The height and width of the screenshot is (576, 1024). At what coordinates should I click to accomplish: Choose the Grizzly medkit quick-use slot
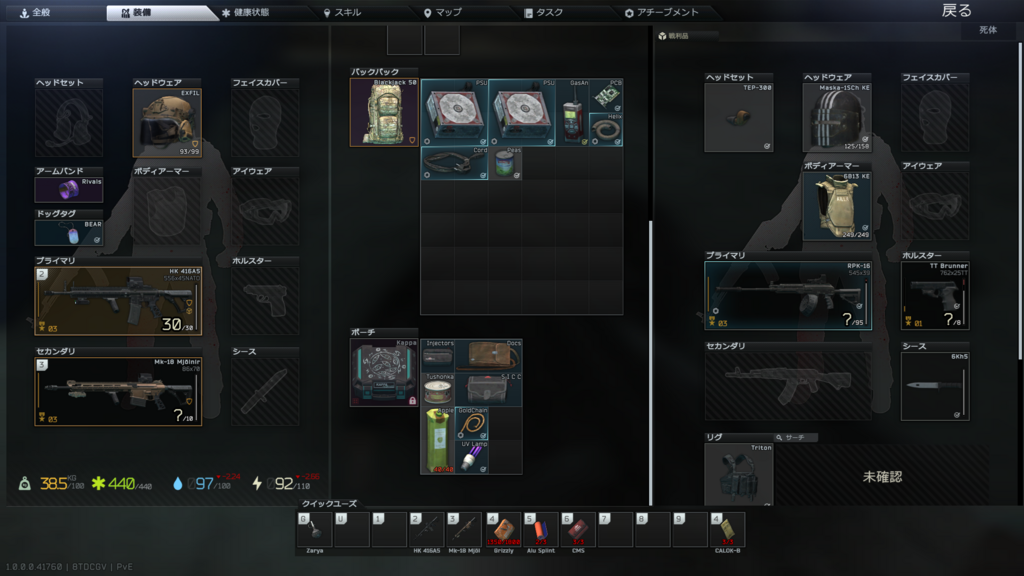(504, 529)
